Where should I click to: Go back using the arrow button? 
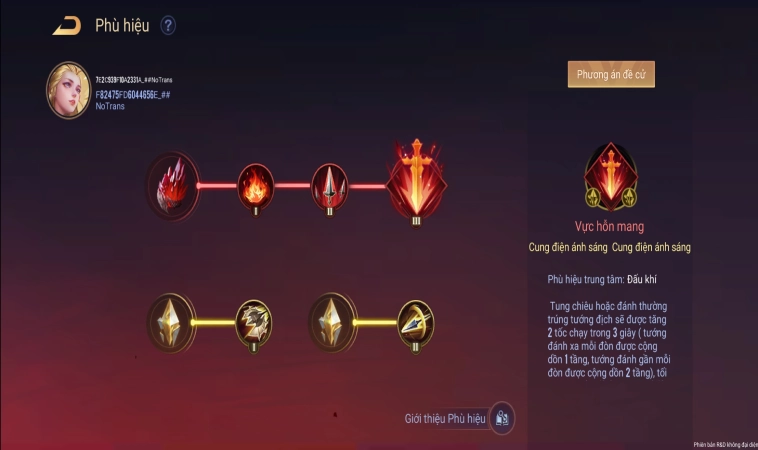[x=67, y=26]
